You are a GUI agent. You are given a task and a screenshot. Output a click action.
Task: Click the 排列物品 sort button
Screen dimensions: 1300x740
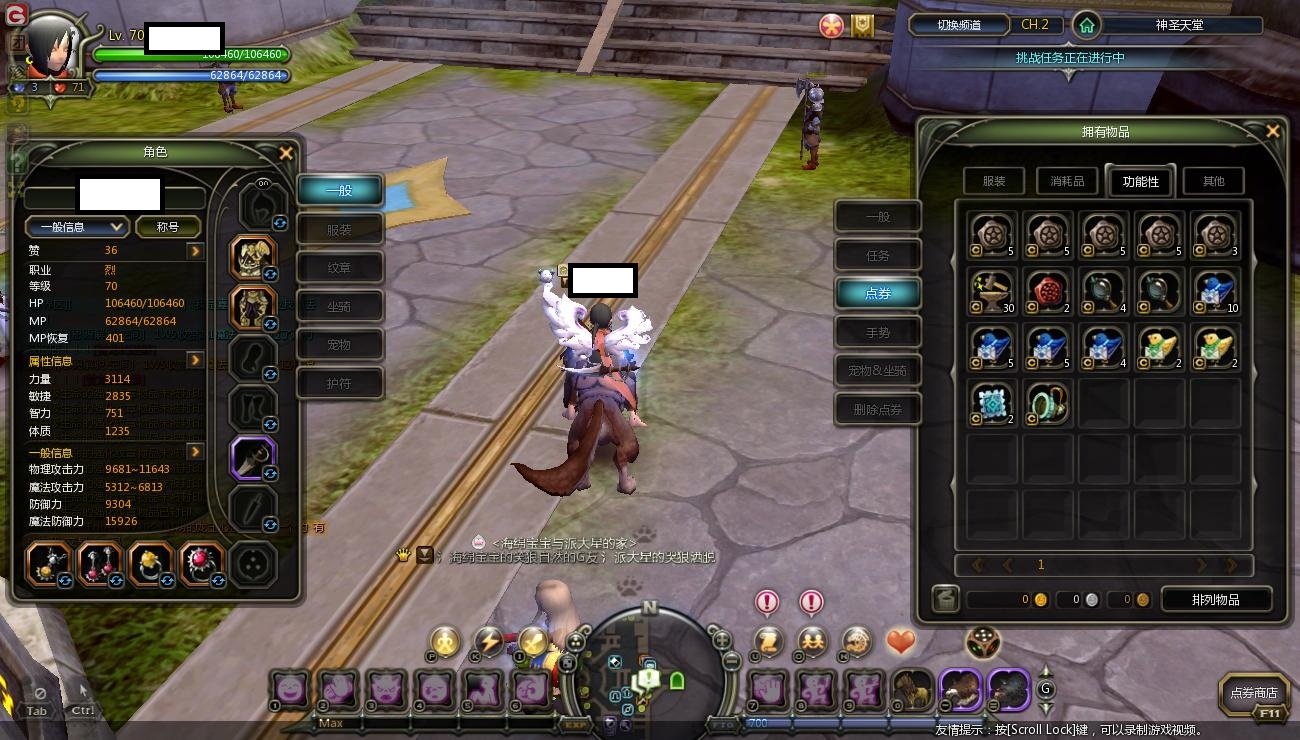[x=1215, y=599]
